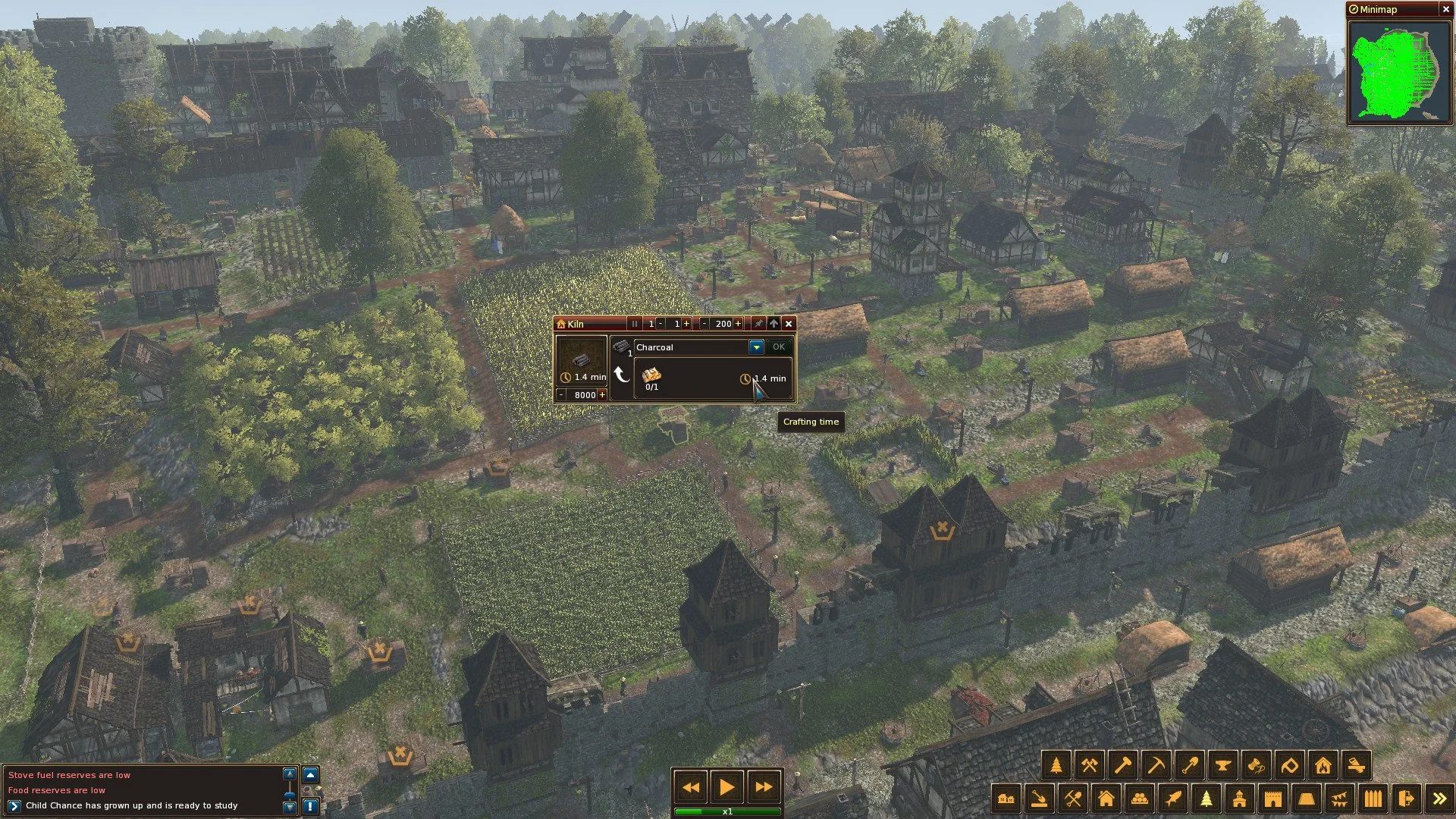Collapse the Kiln window with up arrow
The width and height of the screenshot is (1456, 819).
pos(773,324)
